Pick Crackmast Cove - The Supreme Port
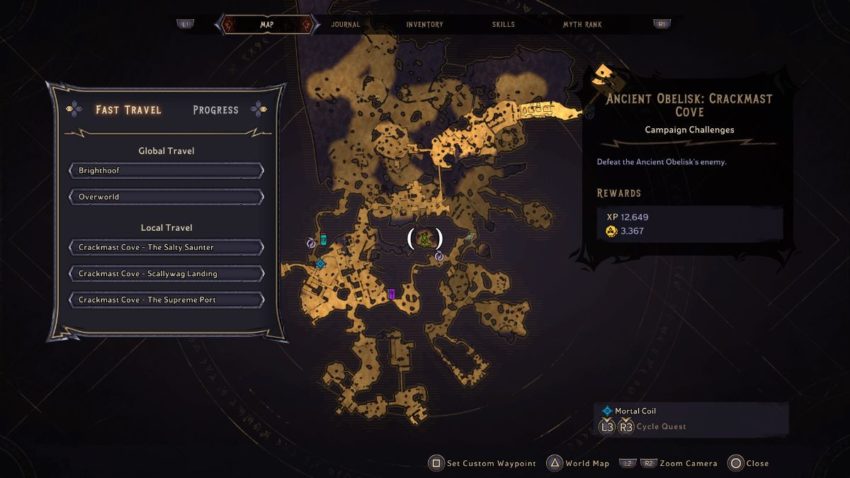 166,300
